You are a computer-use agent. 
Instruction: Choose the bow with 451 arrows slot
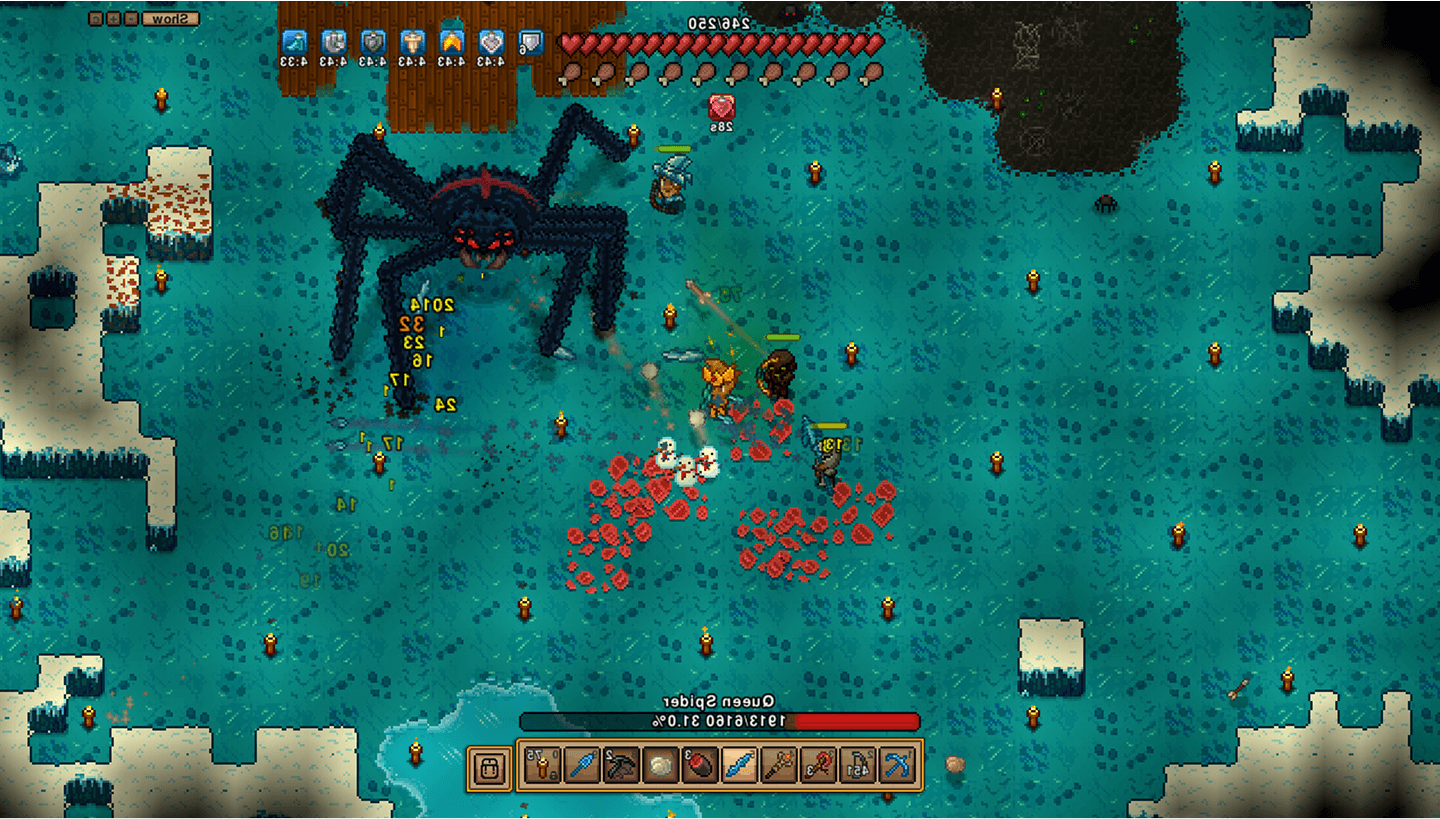[x=857, y=766]
